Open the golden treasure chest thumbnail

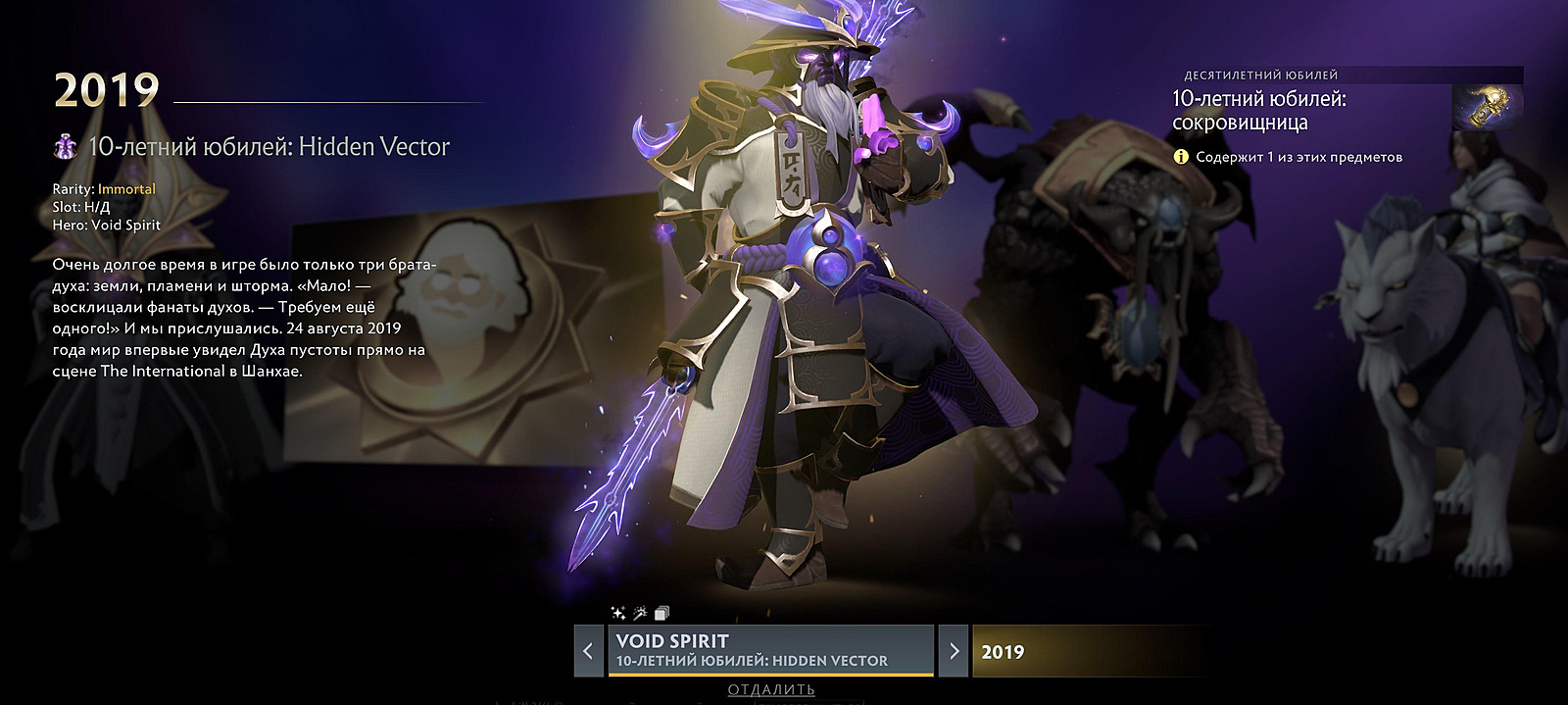pyautogui.click(x=1487, y=108)
